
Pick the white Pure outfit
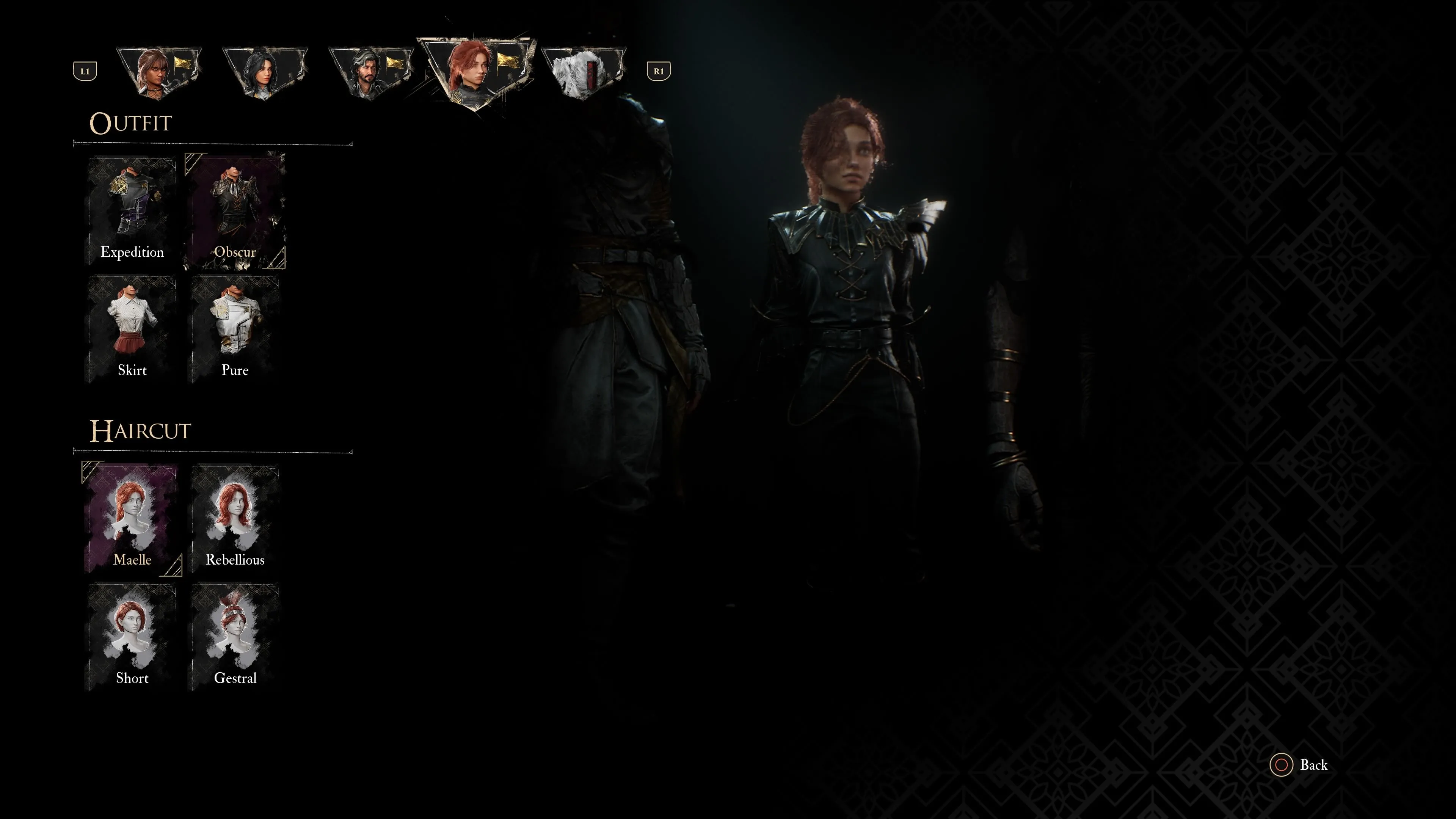235,329
